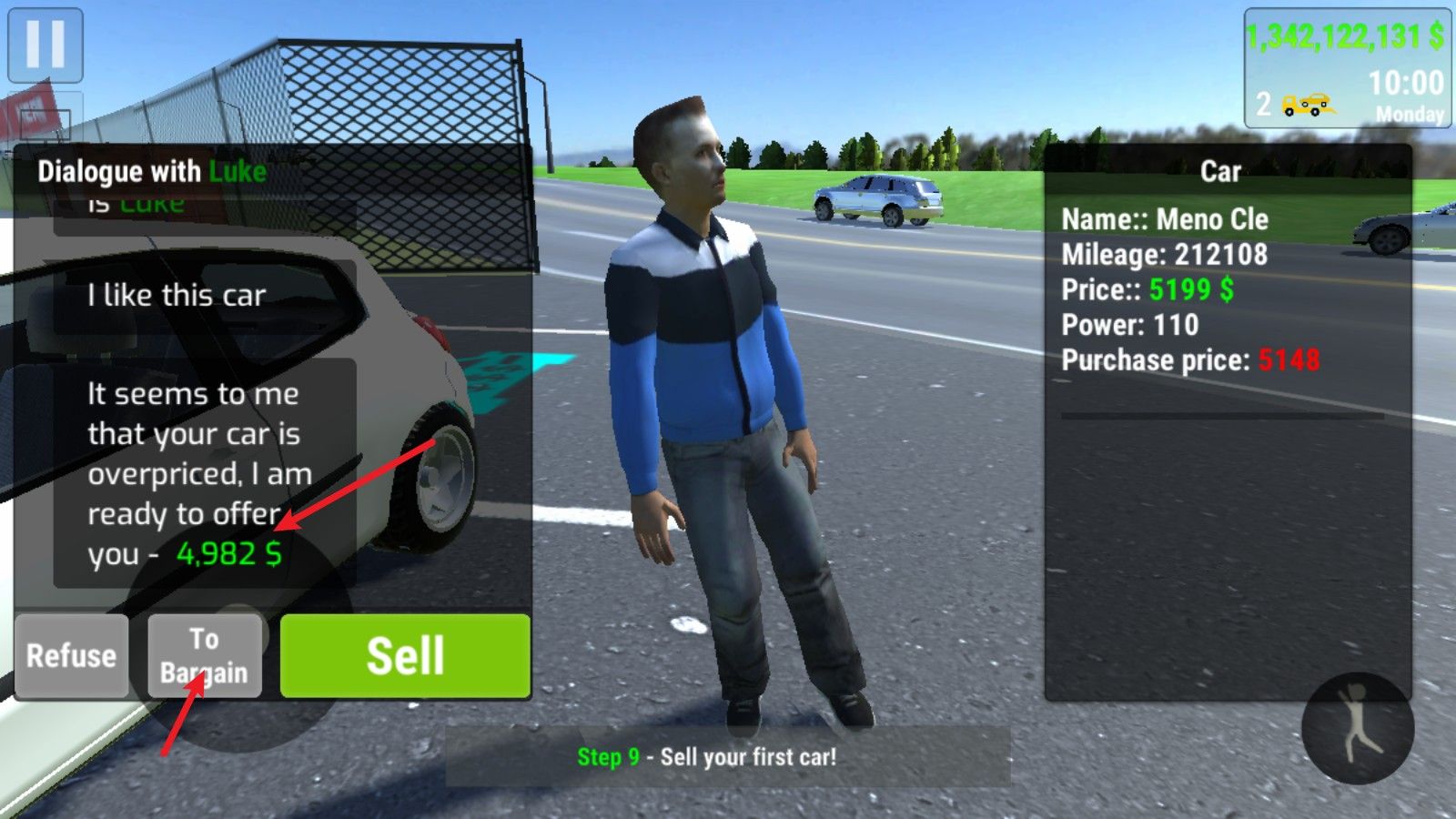Choose To Bargain with Luke
Viewport: 1456px width, 819px height.
pos(205,655)
